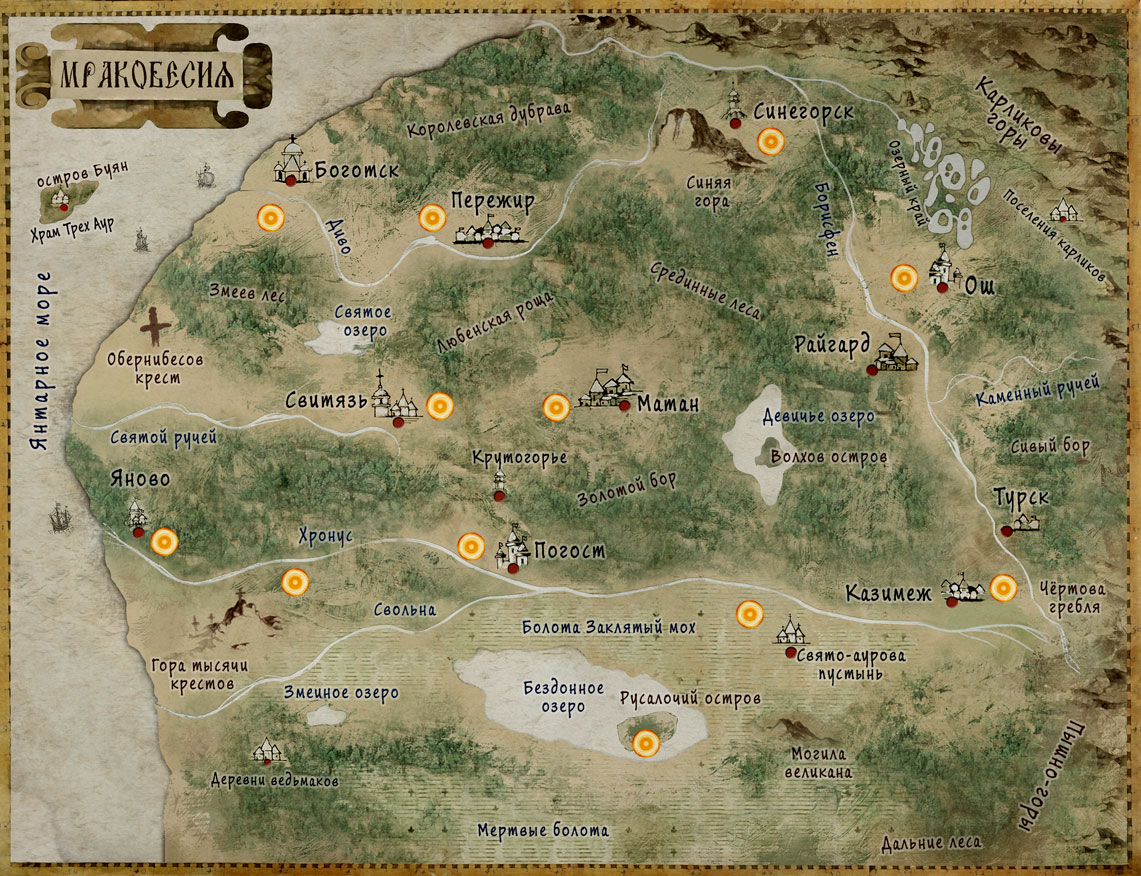Click the orange marker beside Пережир

pos(432,218)
